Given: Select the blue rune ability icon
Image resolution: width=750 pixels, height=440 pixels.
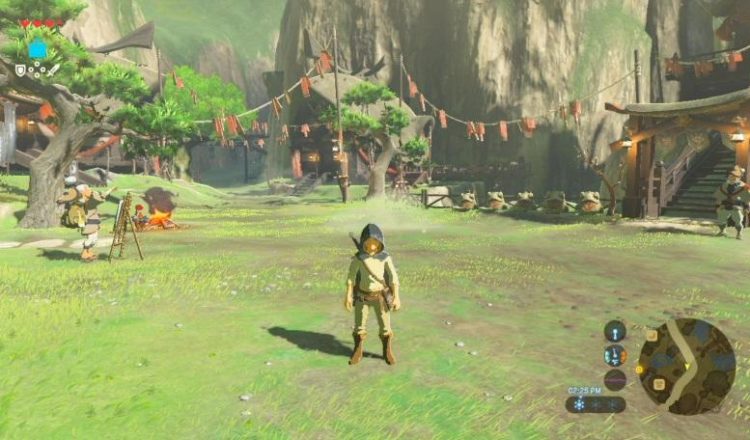Looking at the screenshot, I should [x=38, y=49].
